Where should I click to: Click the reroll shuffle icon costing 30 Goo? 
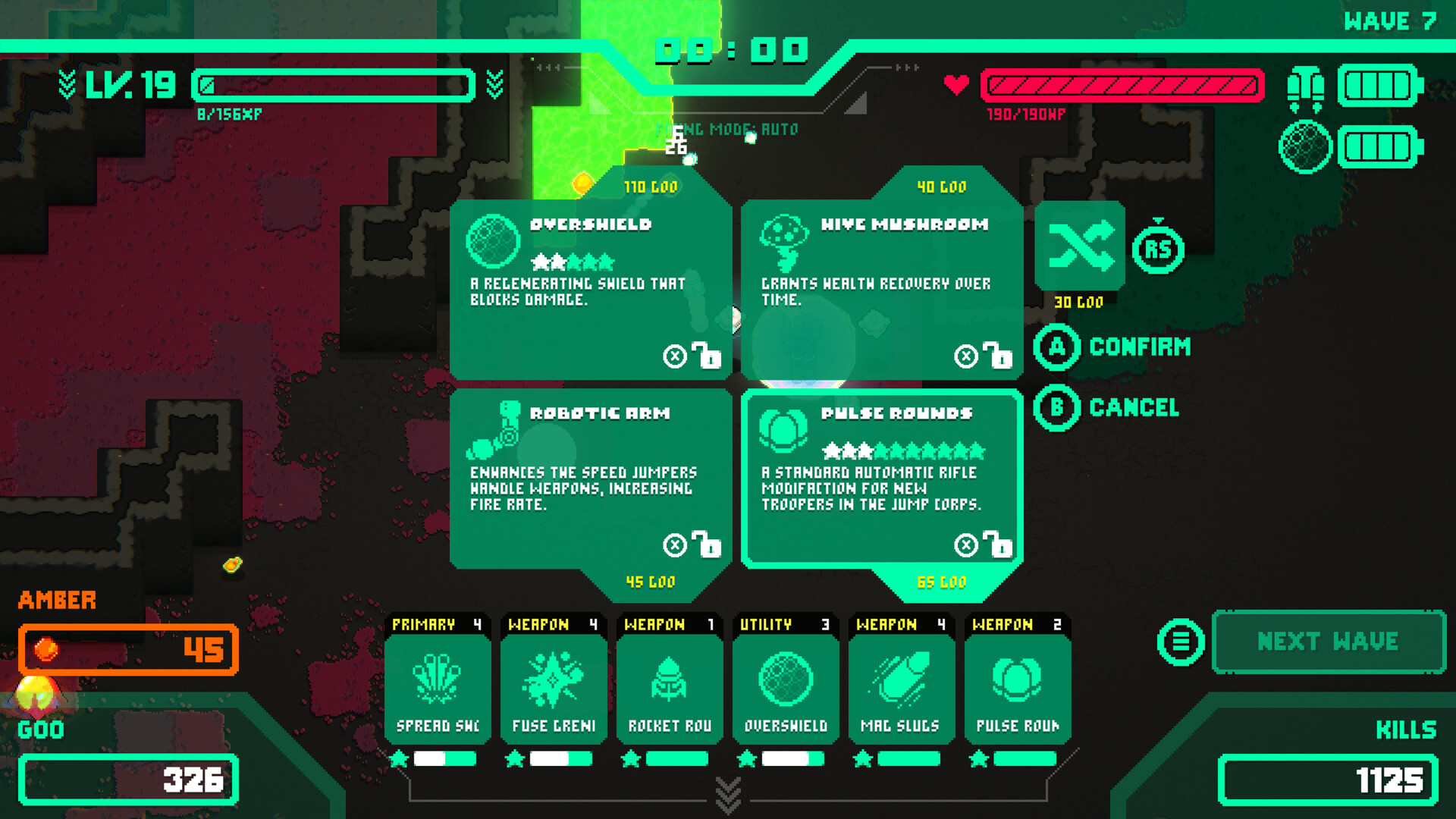pyautogui.click(x=1081, y=248)
